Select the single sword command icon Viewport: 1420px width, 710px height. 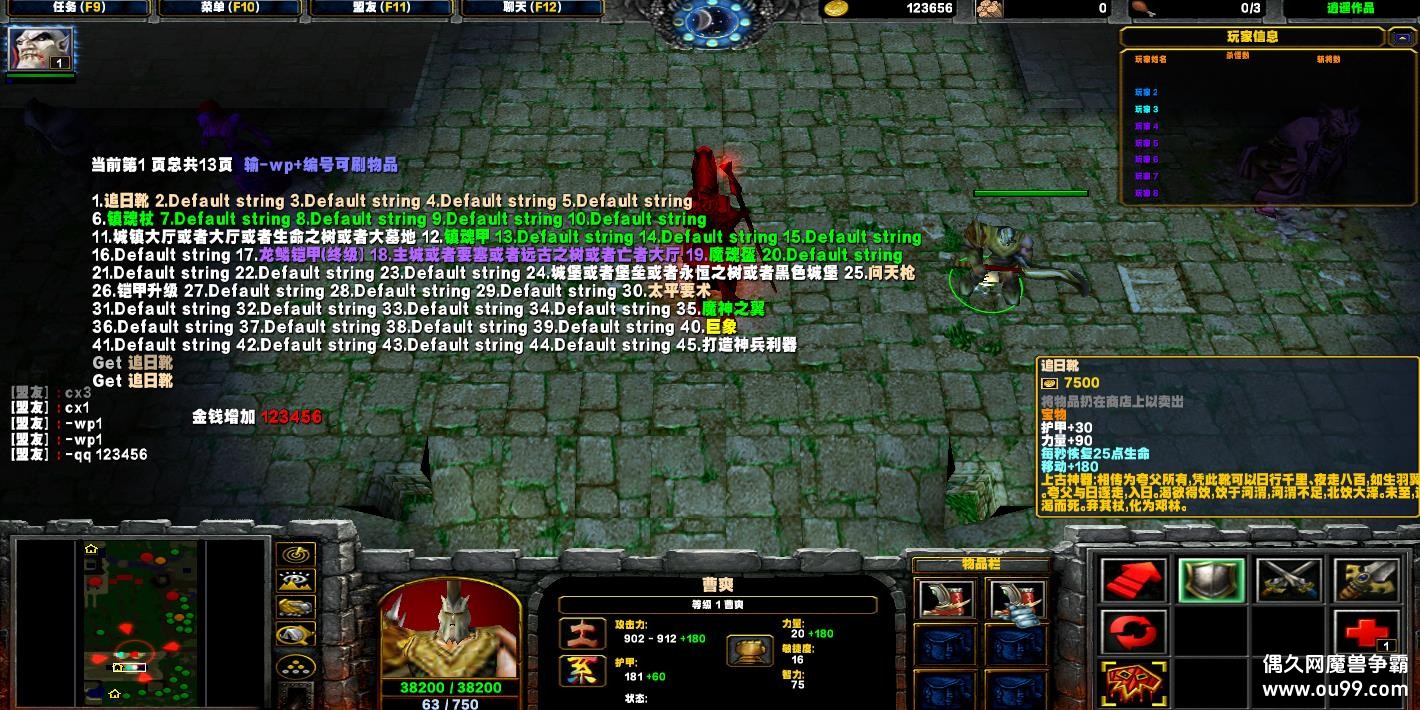coord(1367,580)
